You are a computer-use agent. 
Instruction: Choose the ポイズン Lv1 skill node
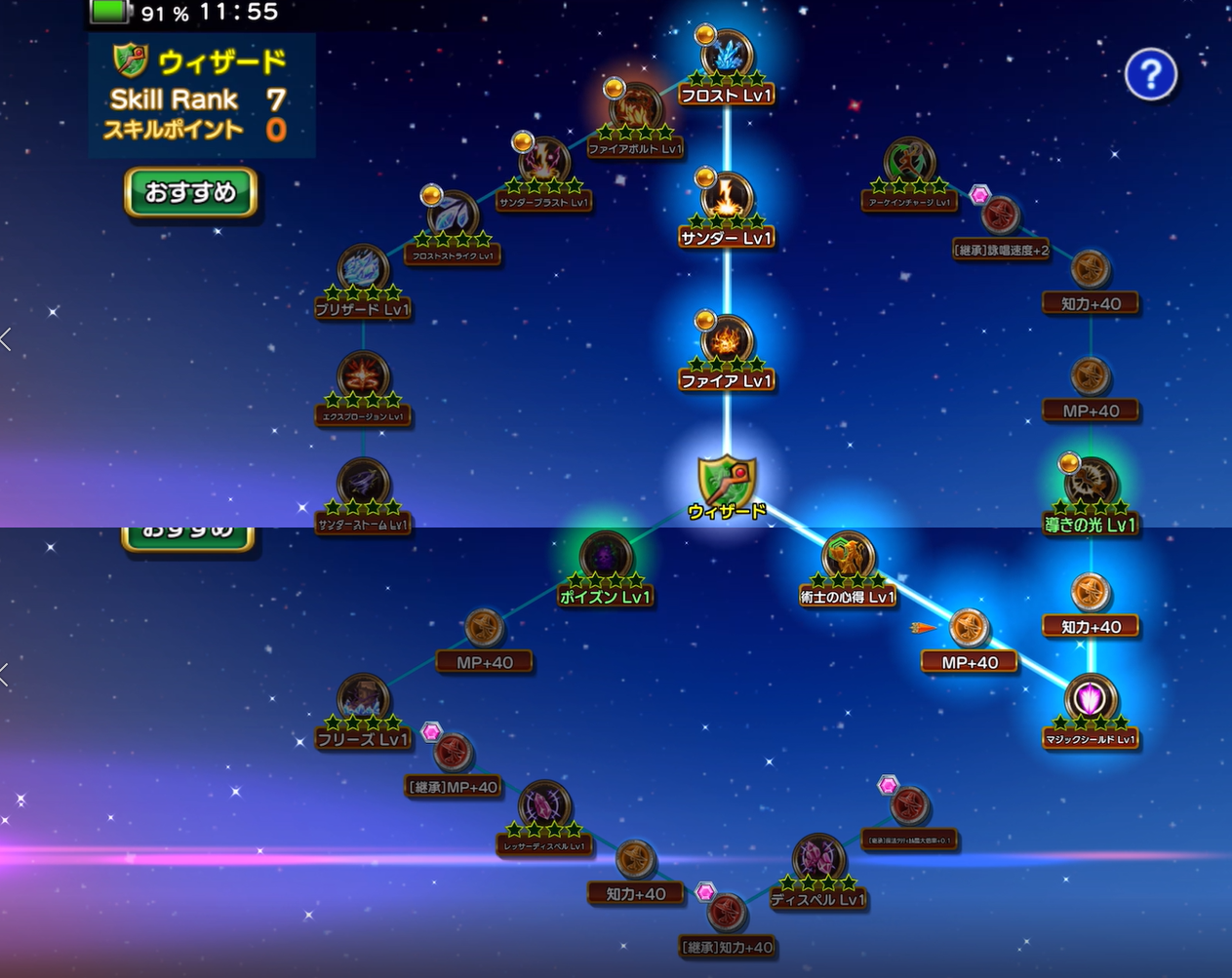coord(606,557)
